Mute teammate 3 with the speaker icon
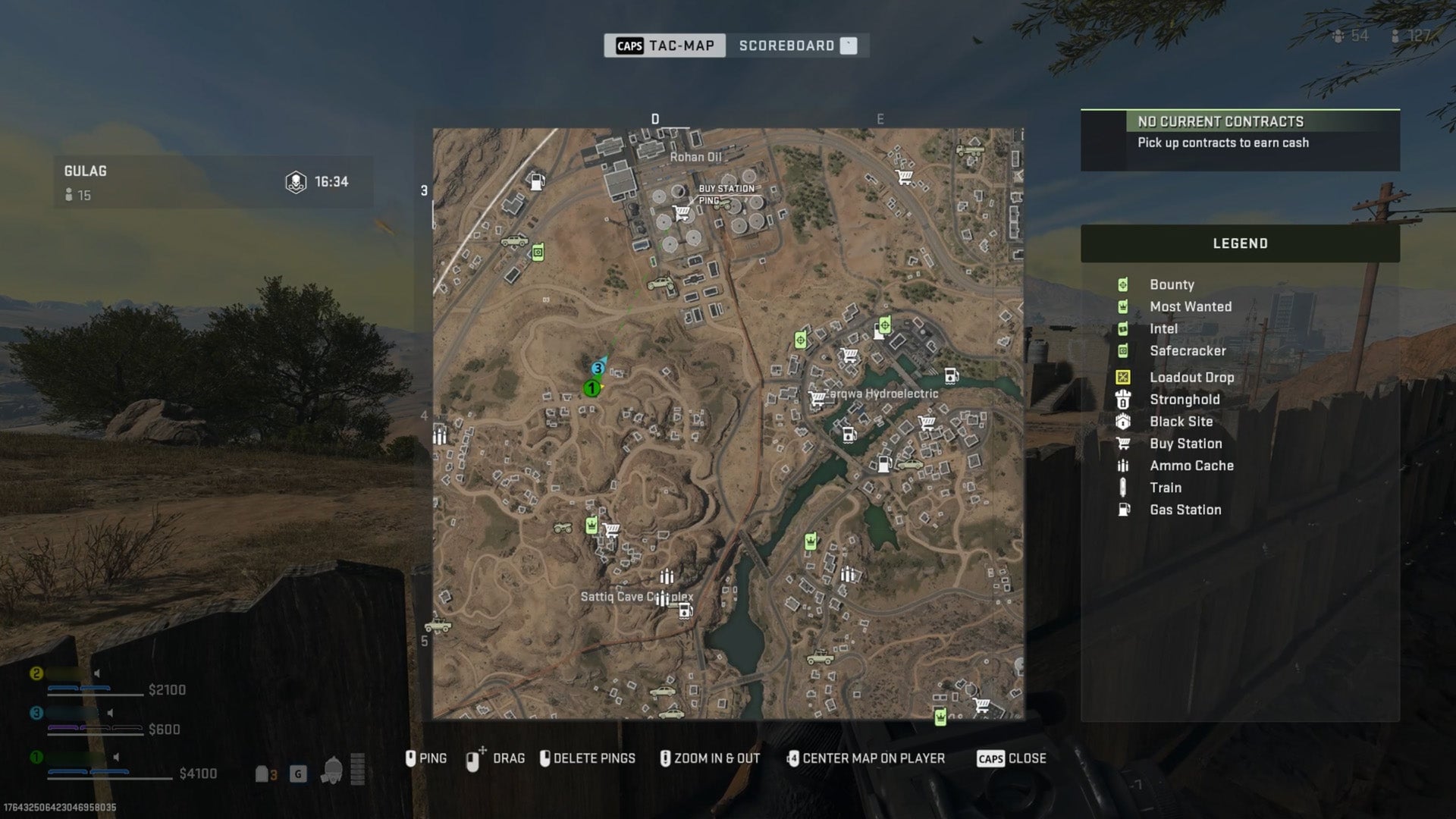Viewport: 1456px width, 819px height. point(111,714)
